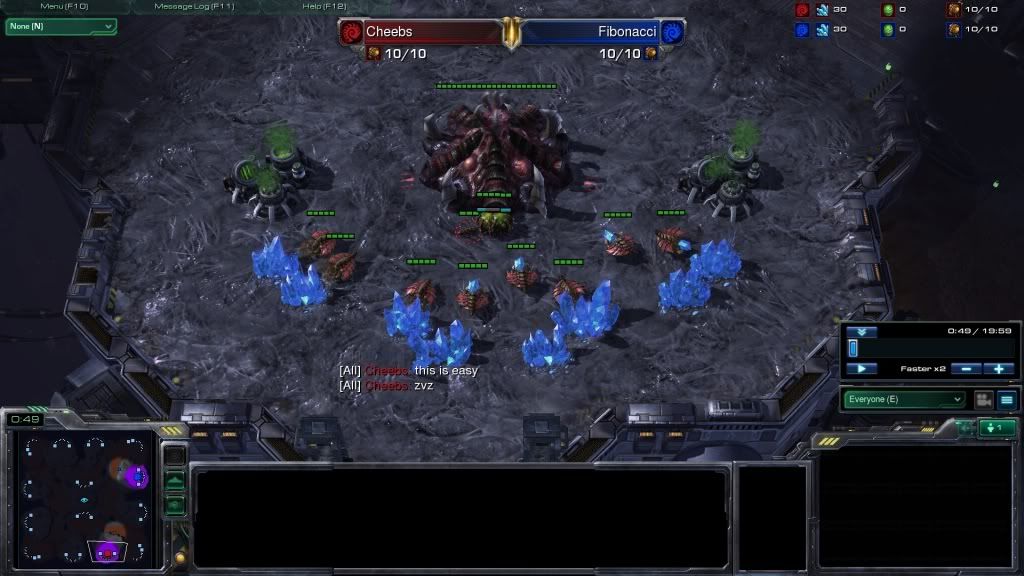
Task: Click the bottom green minimap side button
Action: (x=175, y=505)
